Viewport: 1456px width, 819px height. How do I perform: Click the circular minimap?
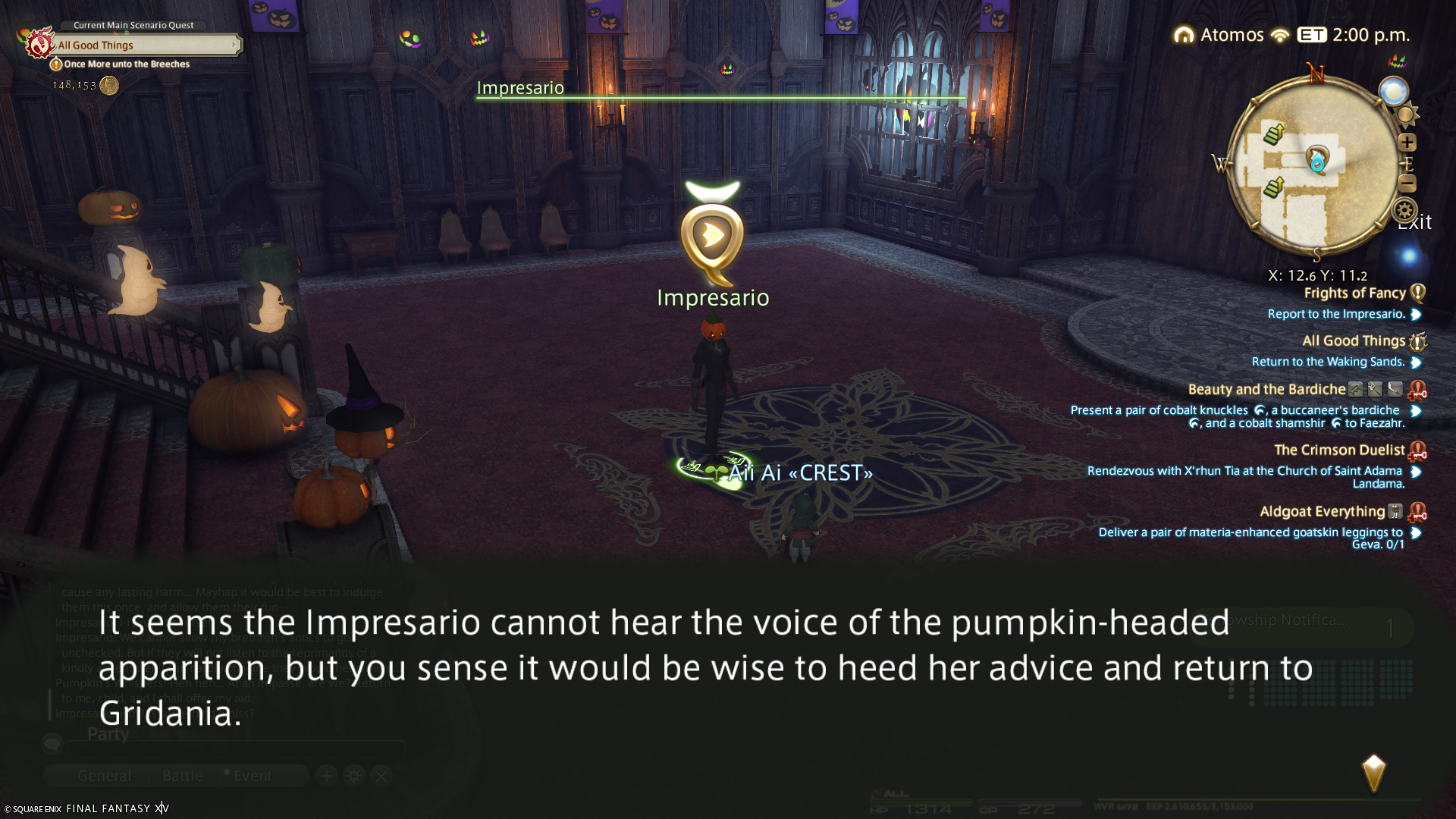tap(1314, 167)
